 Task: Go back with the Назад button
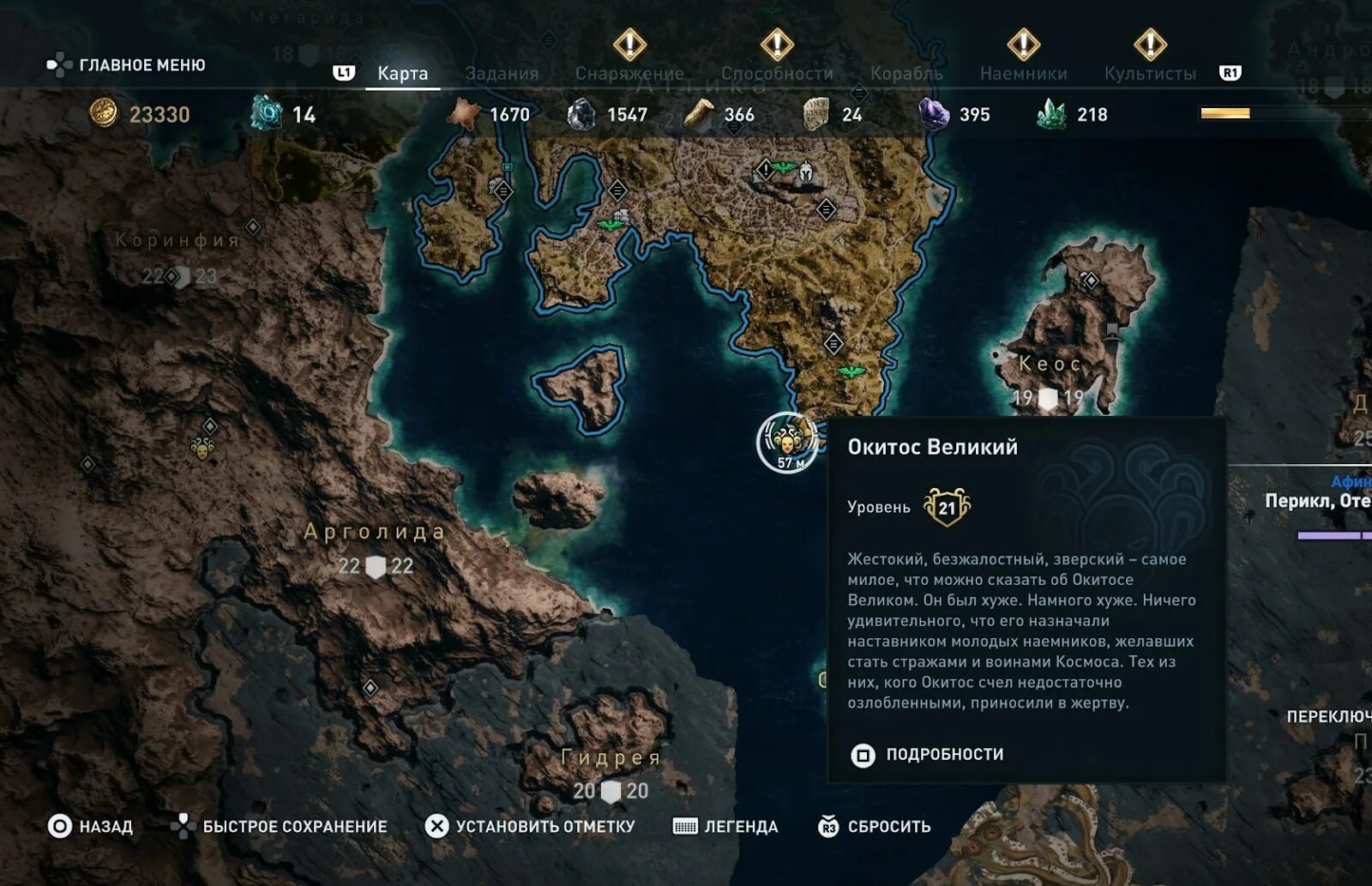90,827
